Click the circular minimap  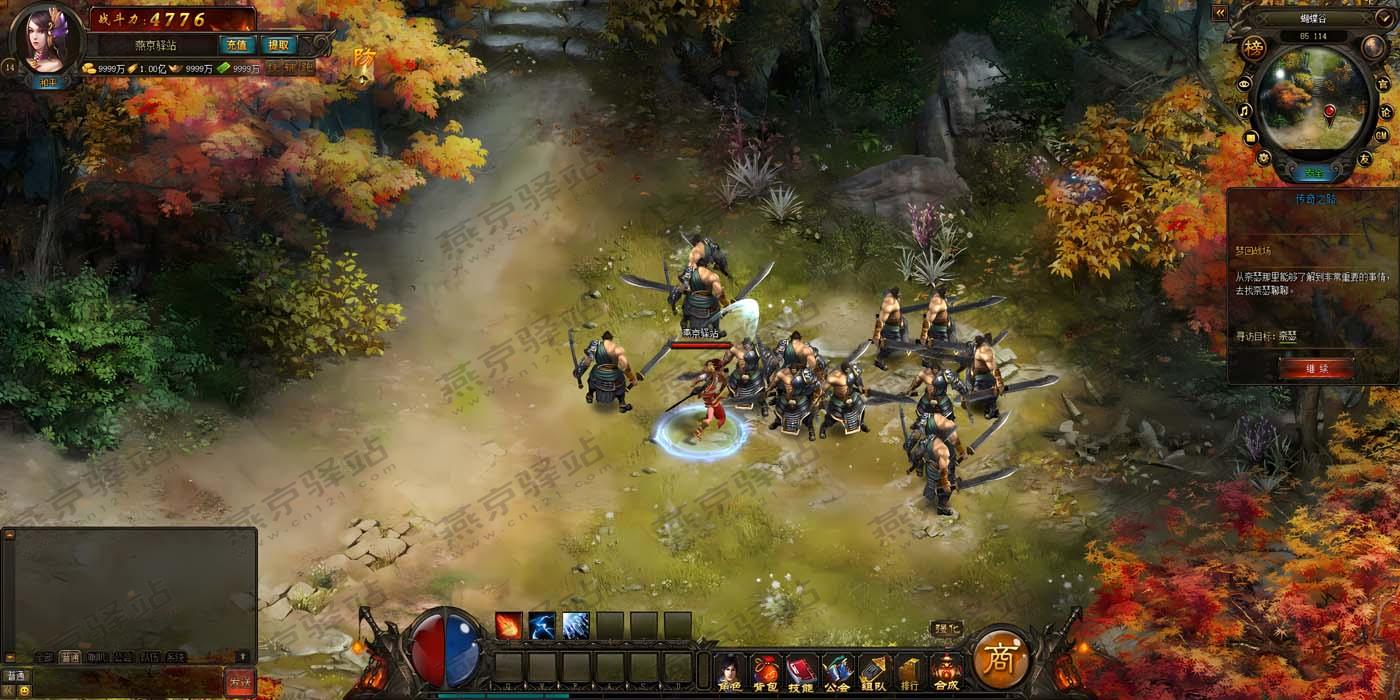(x=1314, y=101)
